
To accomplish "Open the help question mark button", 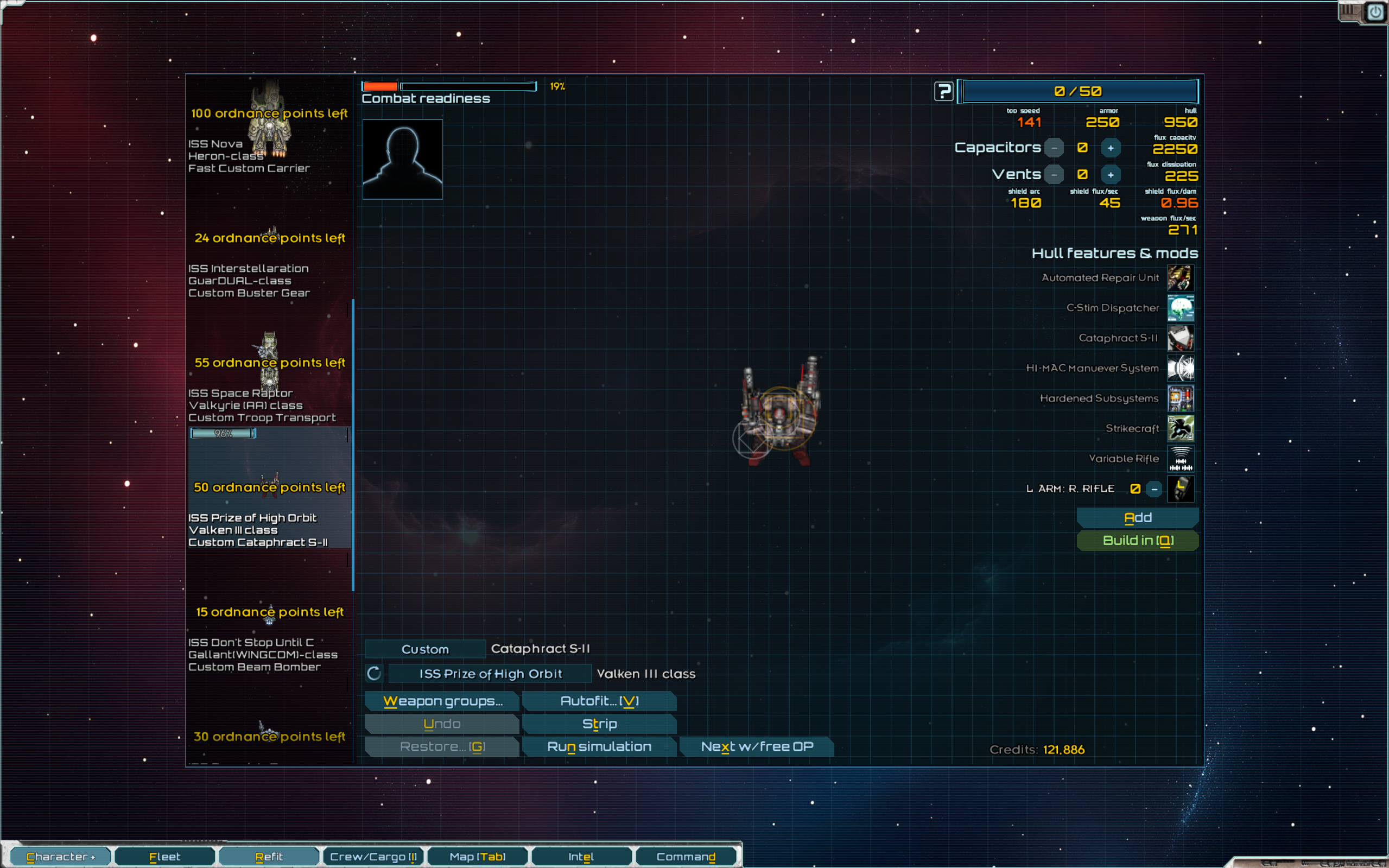I will pyautogui.click(x=943, y=91).
